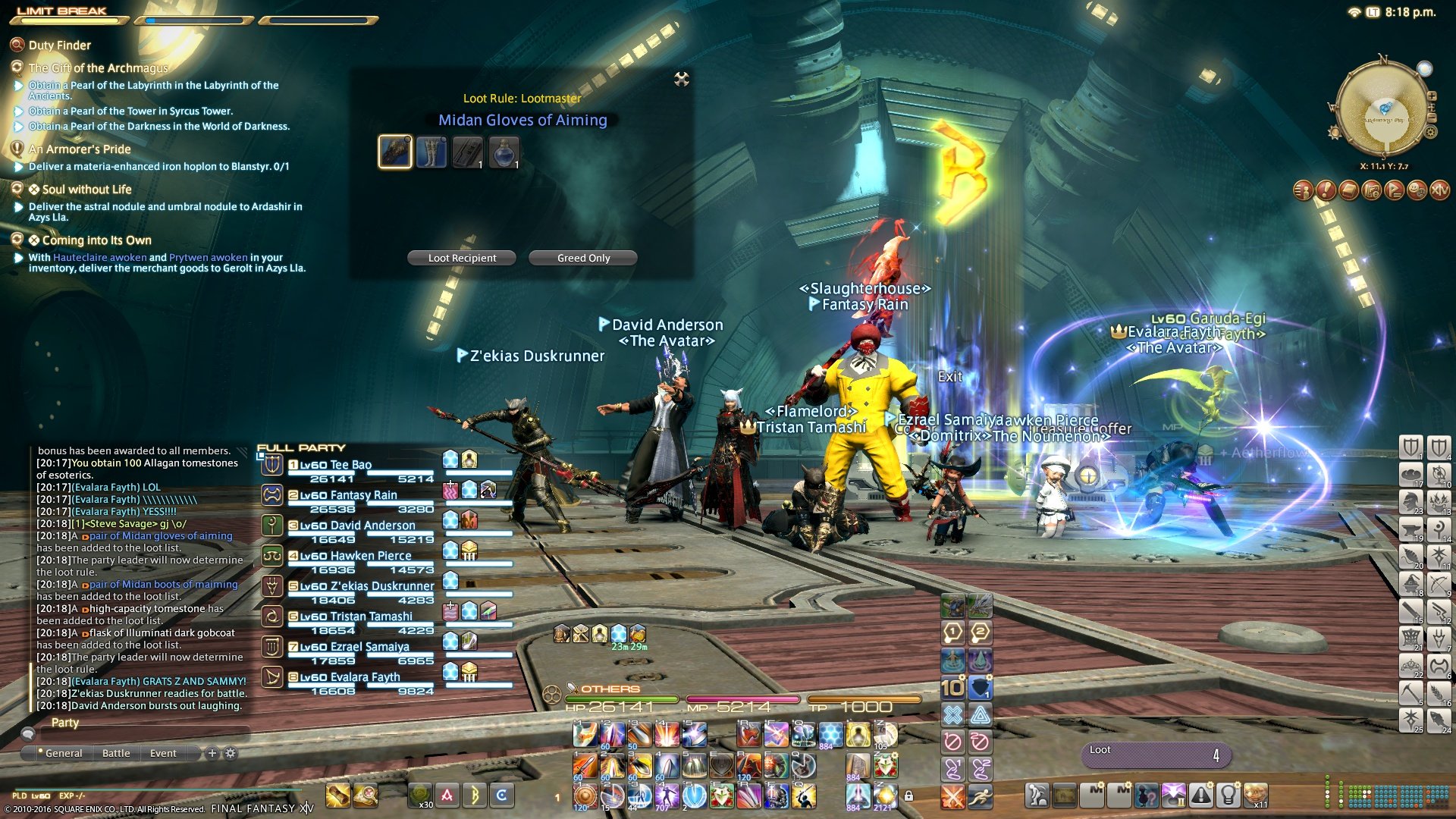Open the Loot notification panel

[x=1155, y=754]
